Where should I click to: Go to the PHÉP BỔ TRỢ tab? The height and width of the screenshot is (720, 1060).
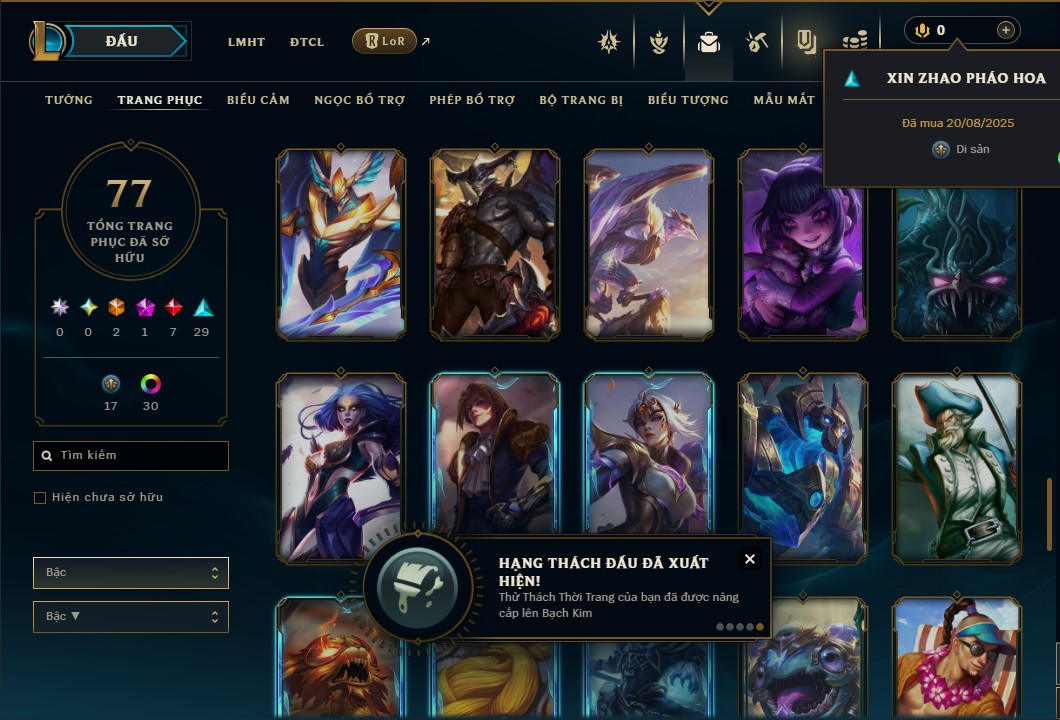472,100
